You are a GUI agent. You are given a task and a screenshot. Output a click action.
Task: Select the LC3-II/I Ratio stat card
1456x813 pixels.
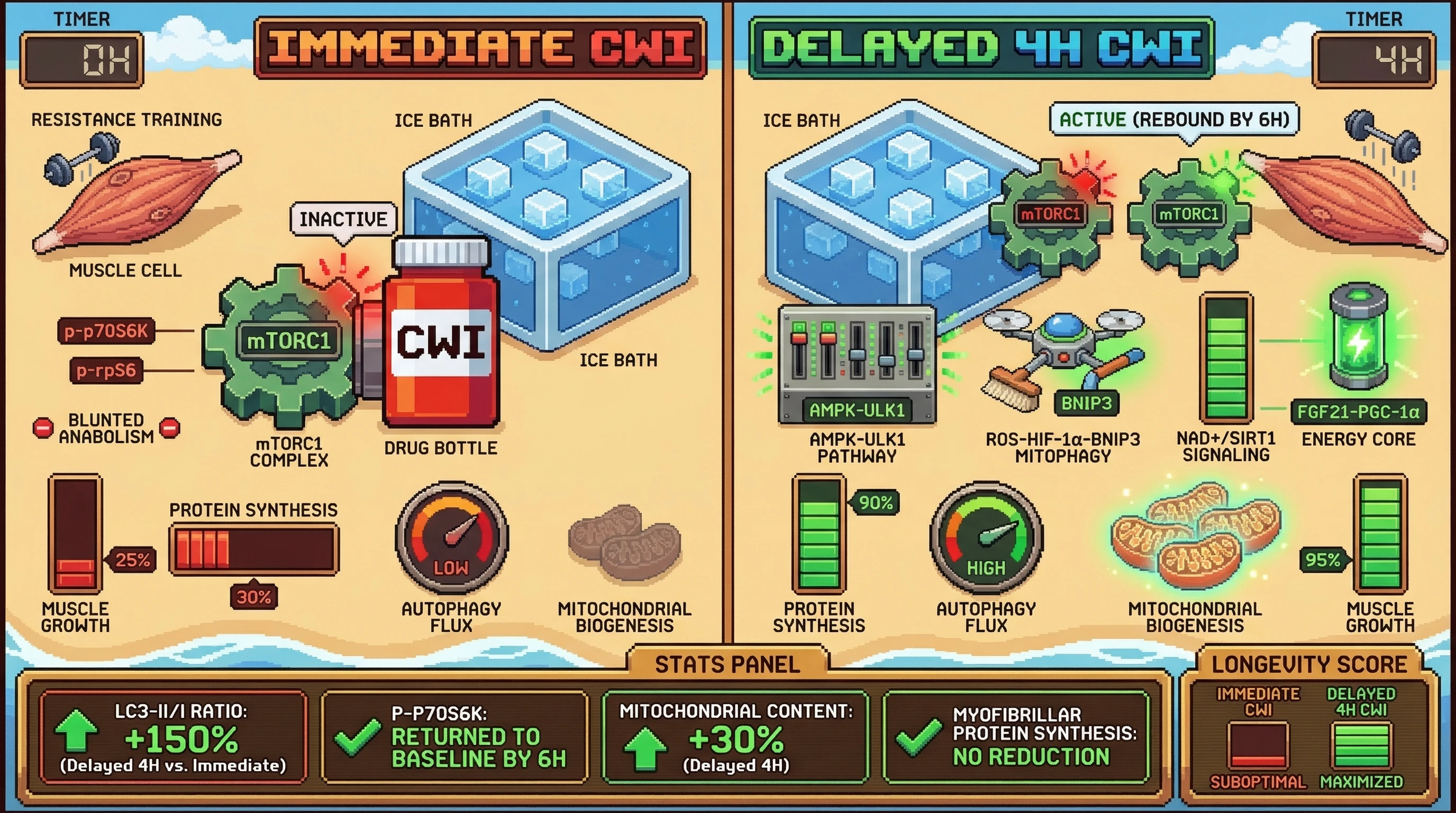pyautogui.click(x=173, y=737)
